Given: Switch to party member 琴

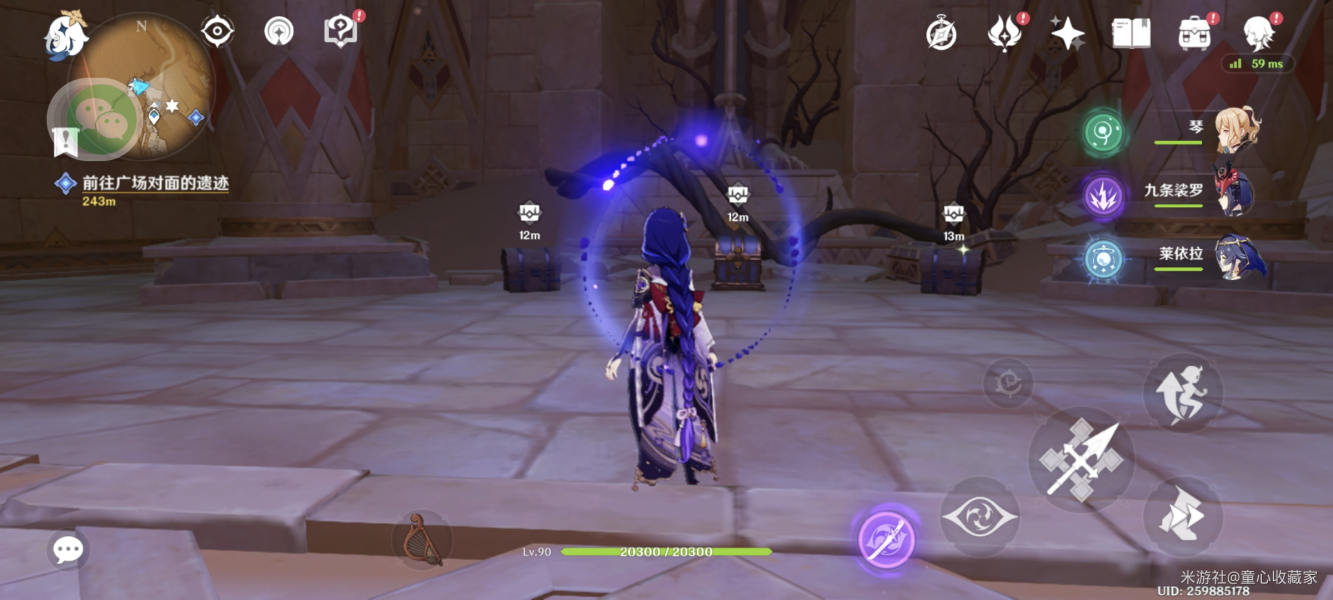Looking at the screenshot, I should pos(1237,131).
